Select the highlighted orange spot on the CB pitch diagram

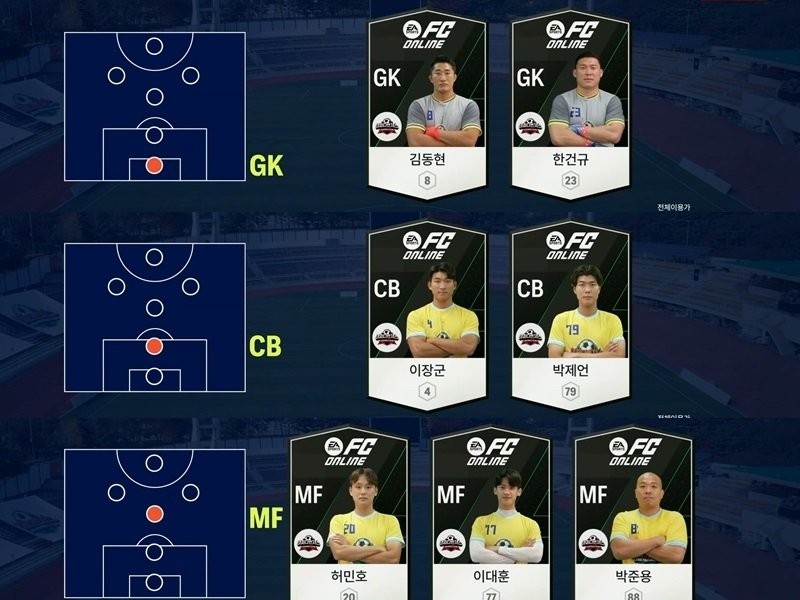[x=154, y=346]
